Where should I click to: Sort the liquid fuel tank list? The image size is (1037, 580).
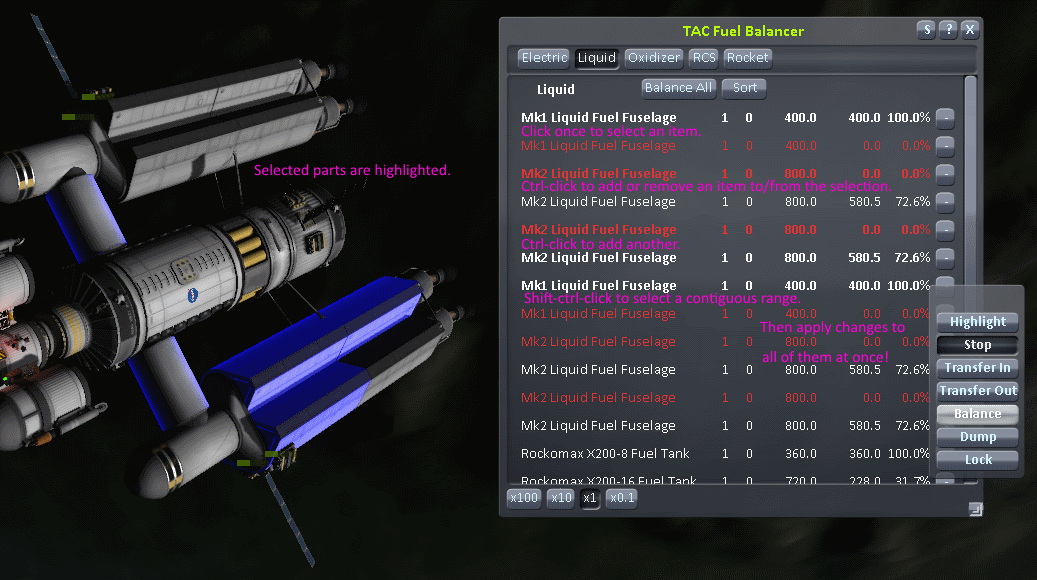click(x=745, y=88)
